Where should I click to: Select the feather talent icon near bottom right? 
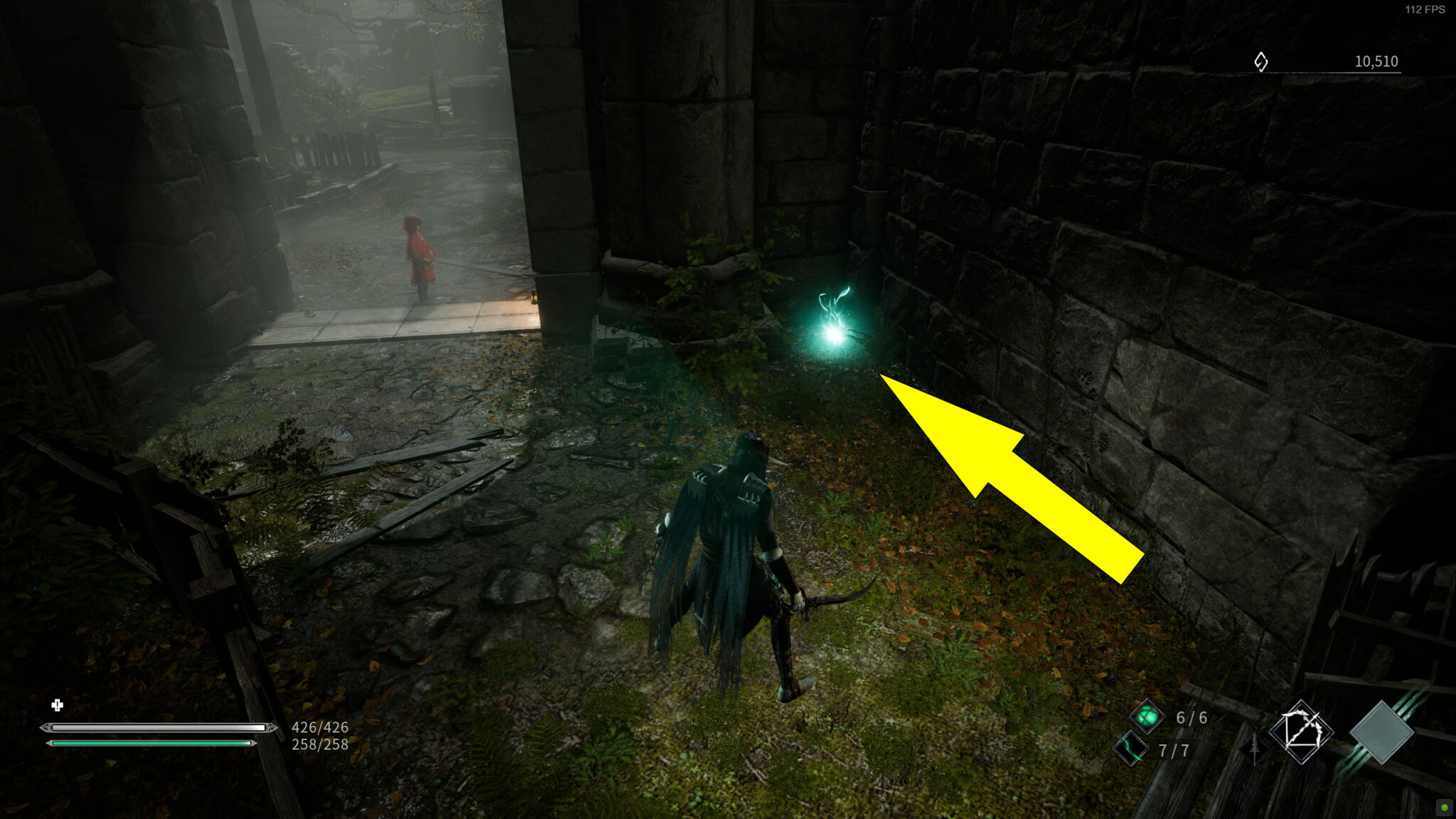point(1254,750)
